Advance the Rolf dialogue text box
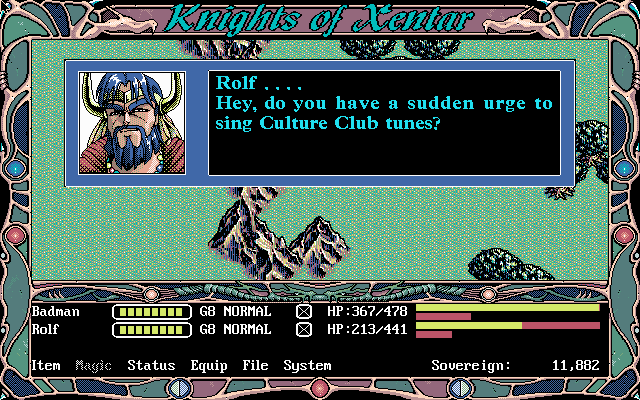This screenshot has height=400, width=640. pos(384,123)
